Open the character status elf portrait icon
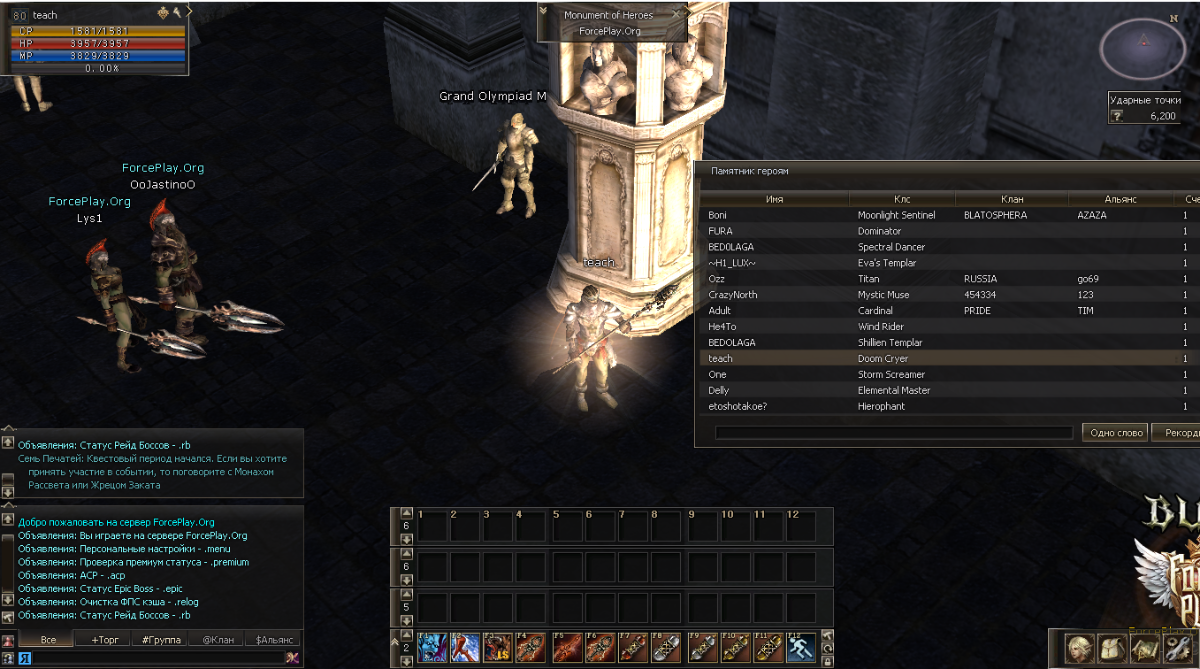1200x669 pixels. pos(1080,648)
